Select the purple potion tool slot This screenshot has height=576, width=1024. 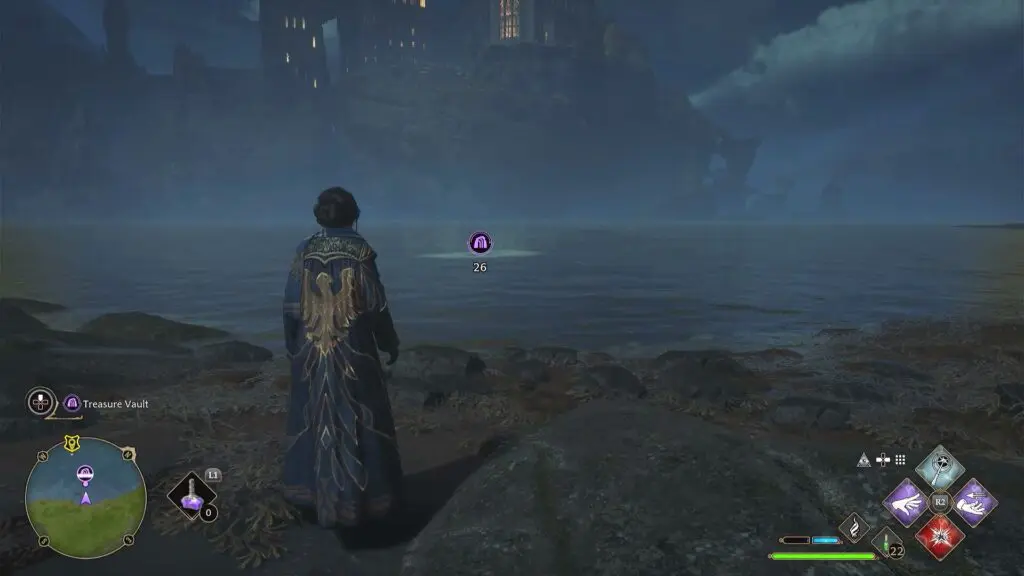192,496
